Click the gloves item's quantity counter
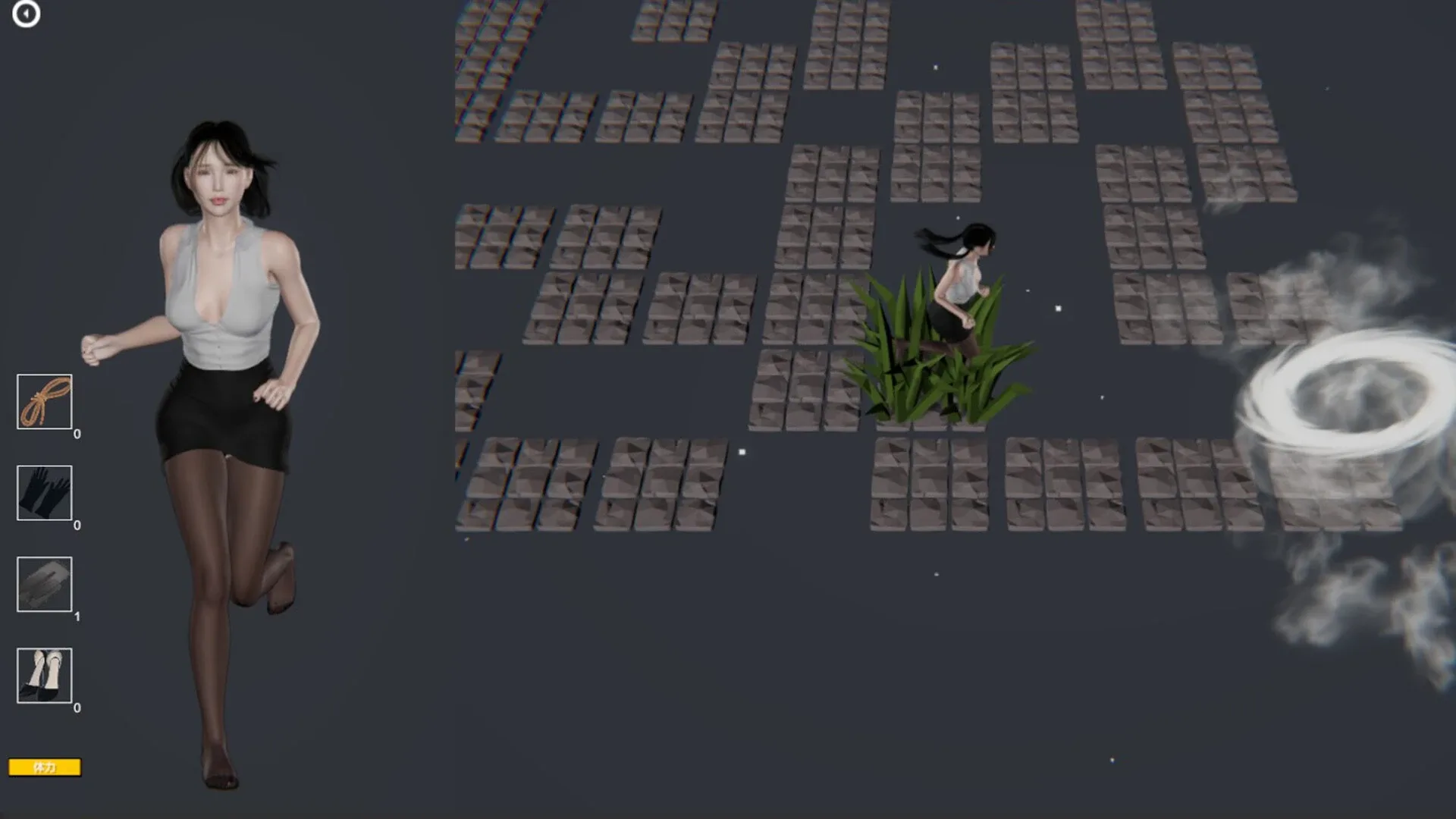 [x=75, y=524]
